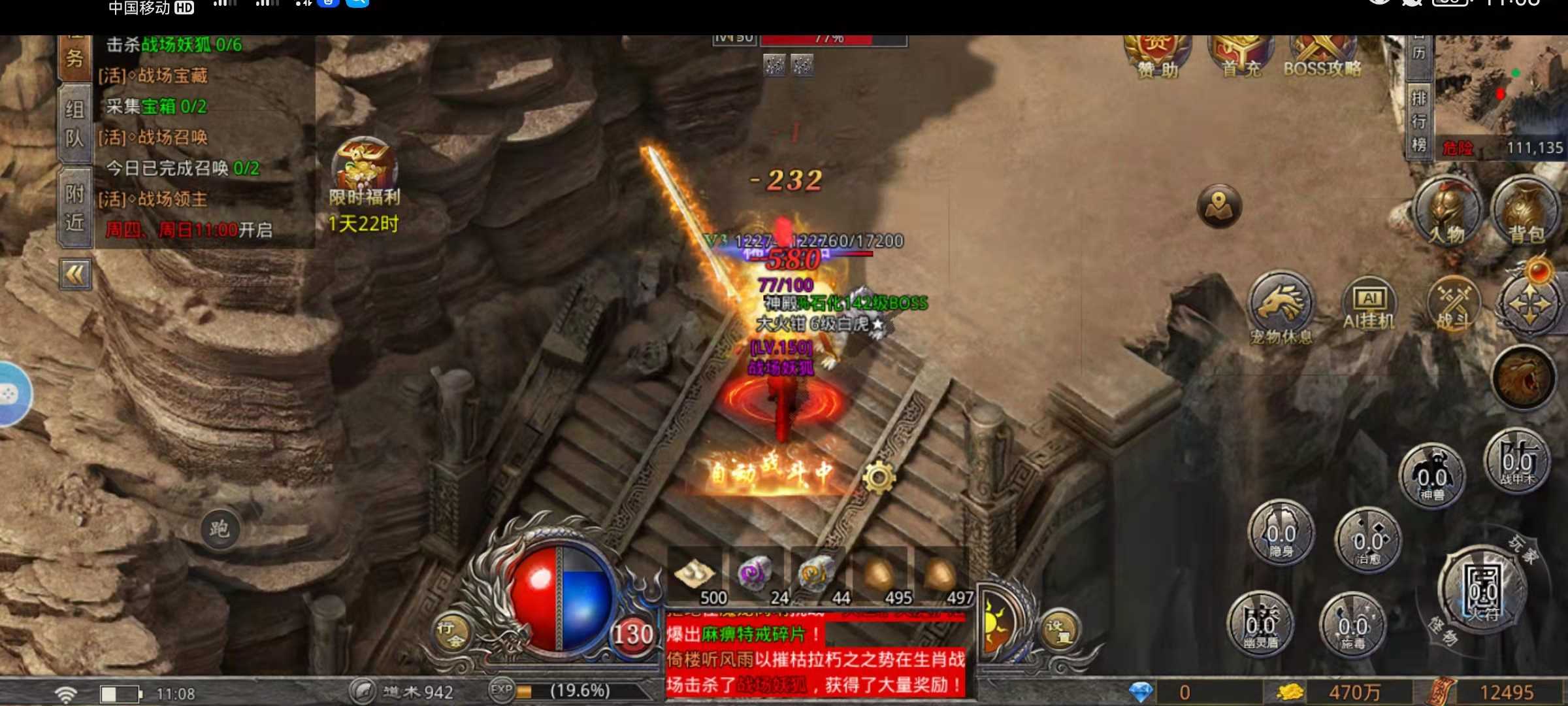The image size is (1568, 706).
Task: Toggle the 跑 run button
Action: 220,529
